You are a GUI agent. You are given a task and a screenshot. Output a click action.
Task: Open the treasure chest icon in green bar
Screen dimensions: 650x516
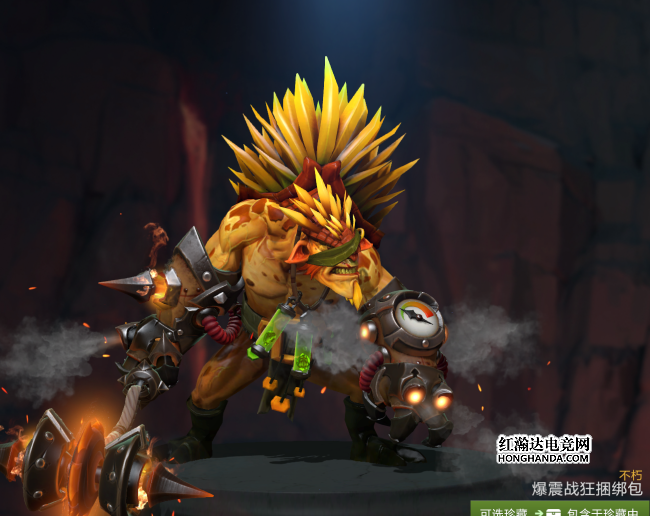pos(553,511)
